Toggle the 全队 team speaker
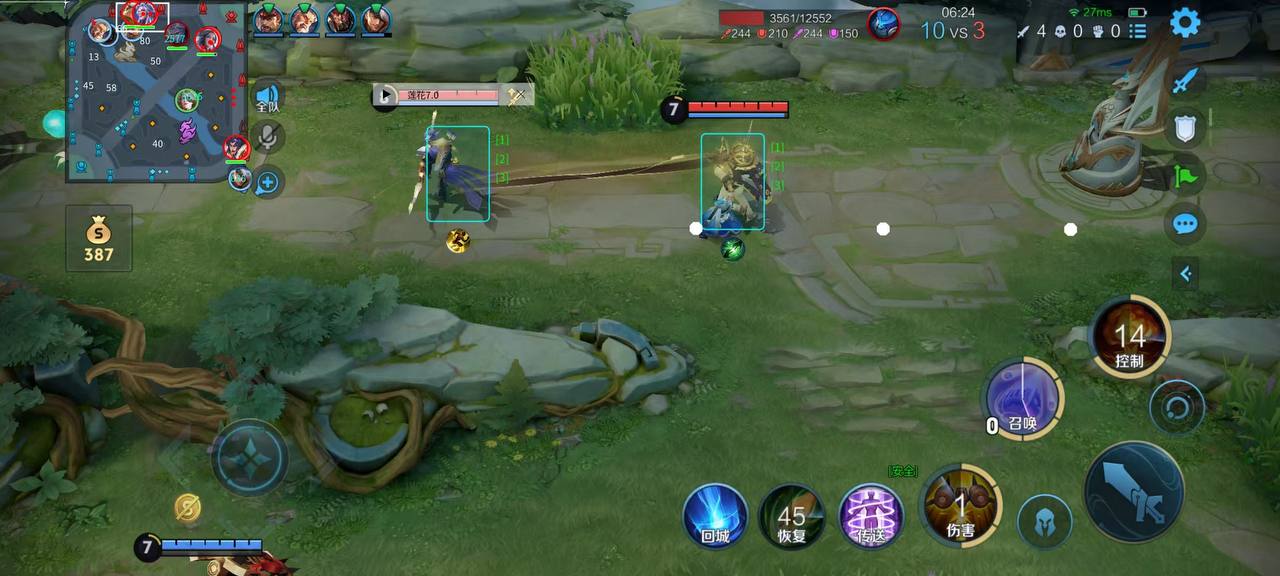Screen dimensions: 1280x576 [267, 97]
